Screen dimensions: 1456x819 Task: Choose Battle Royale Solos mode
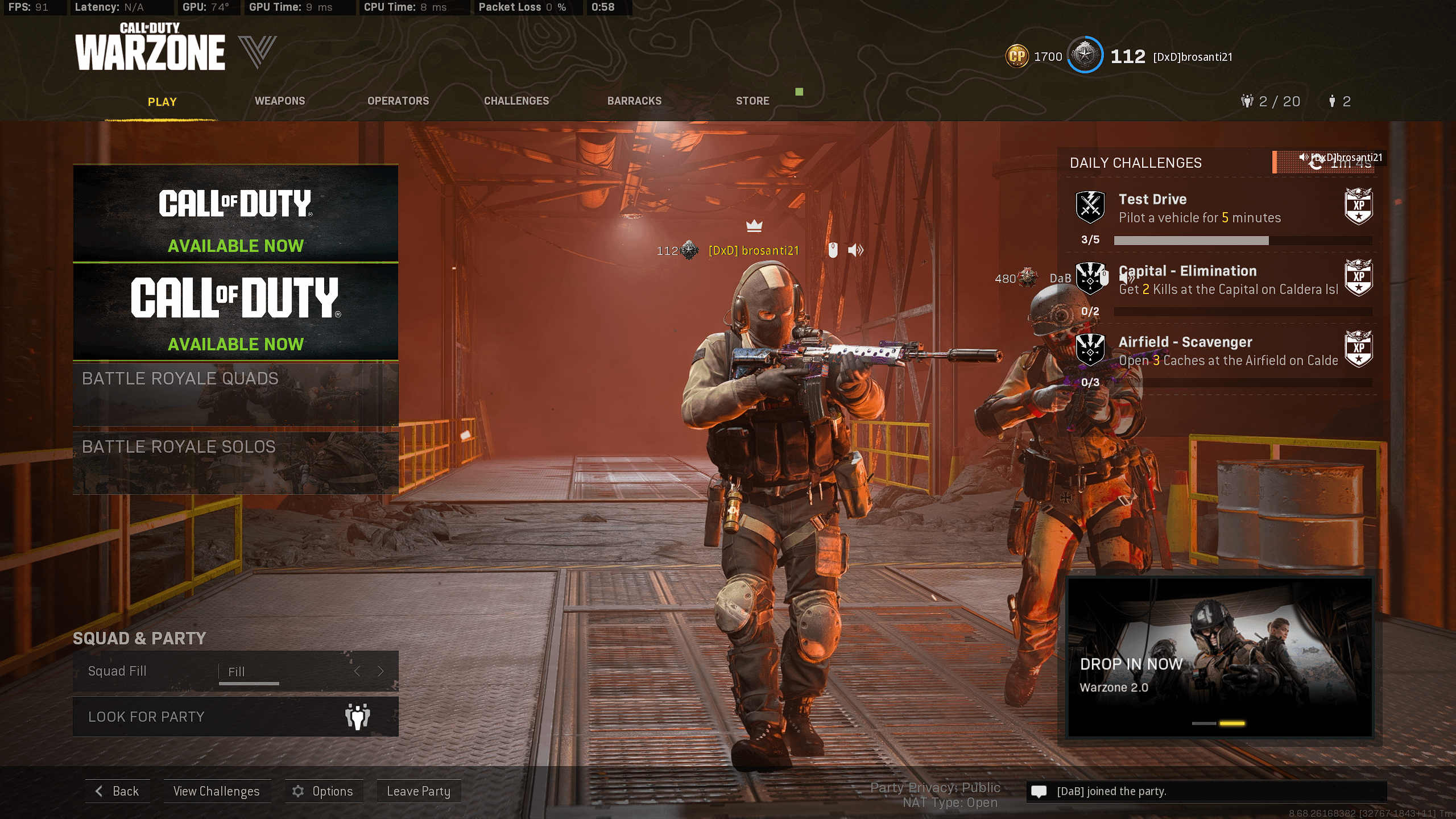point(235,462)
